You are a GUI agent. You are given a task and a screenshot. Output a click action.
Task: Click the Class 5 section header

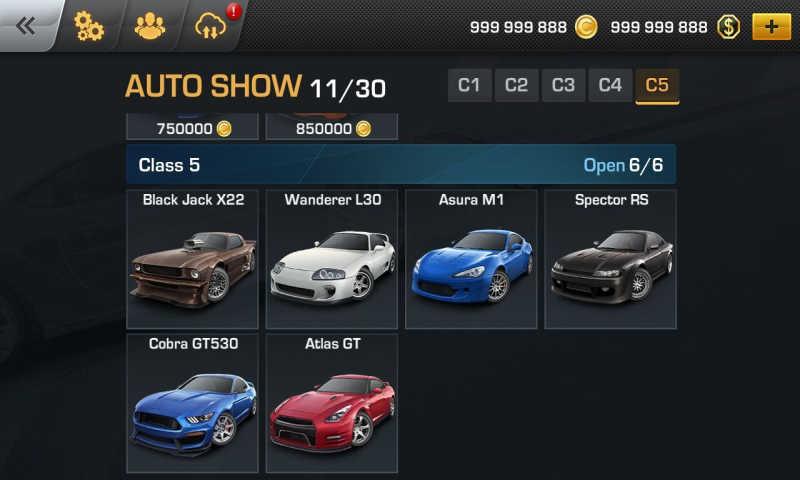pos(400,165)
